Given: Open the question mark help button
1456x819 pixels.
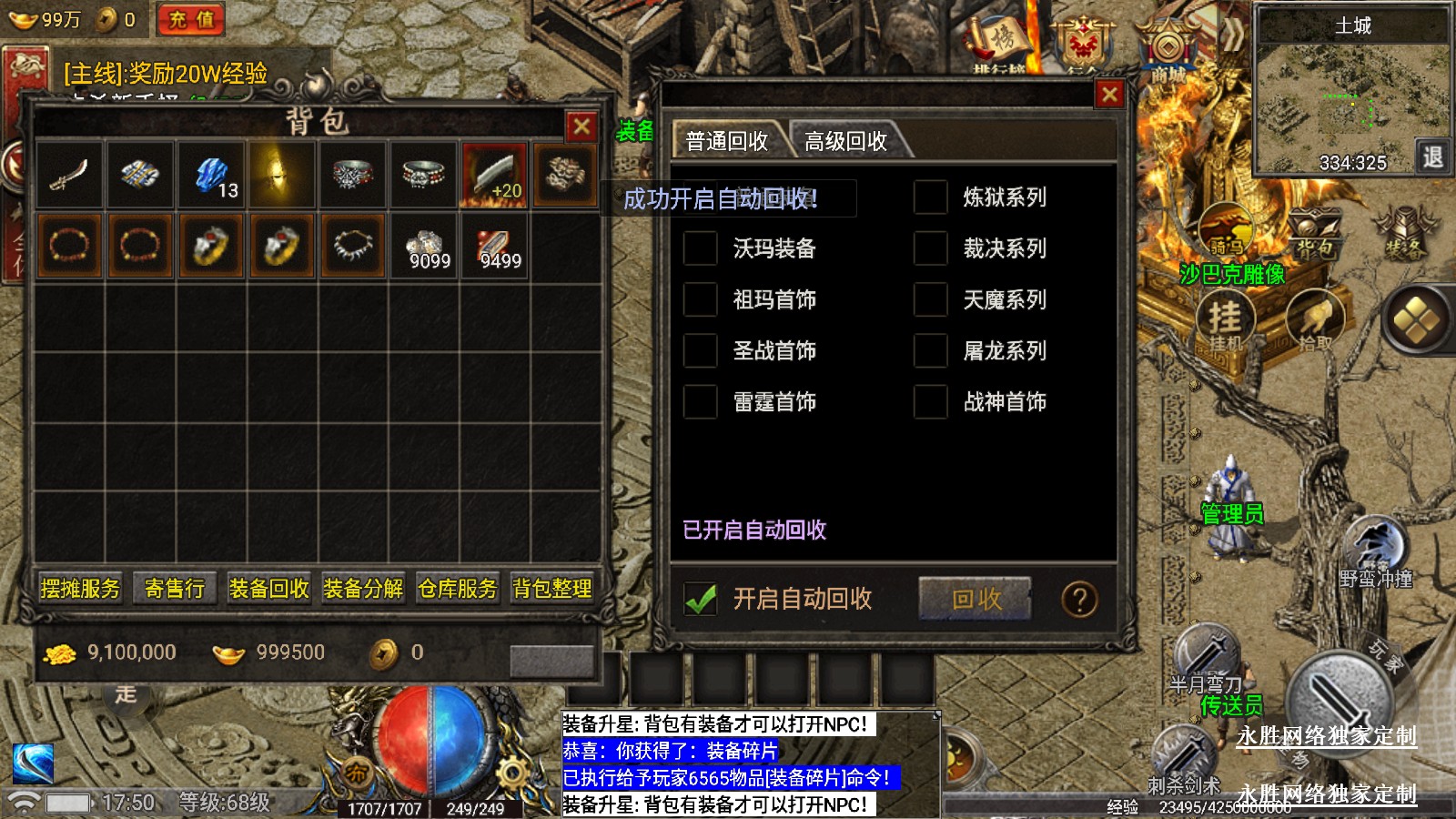Looking at the screenshot, I should pos(1079,600).
